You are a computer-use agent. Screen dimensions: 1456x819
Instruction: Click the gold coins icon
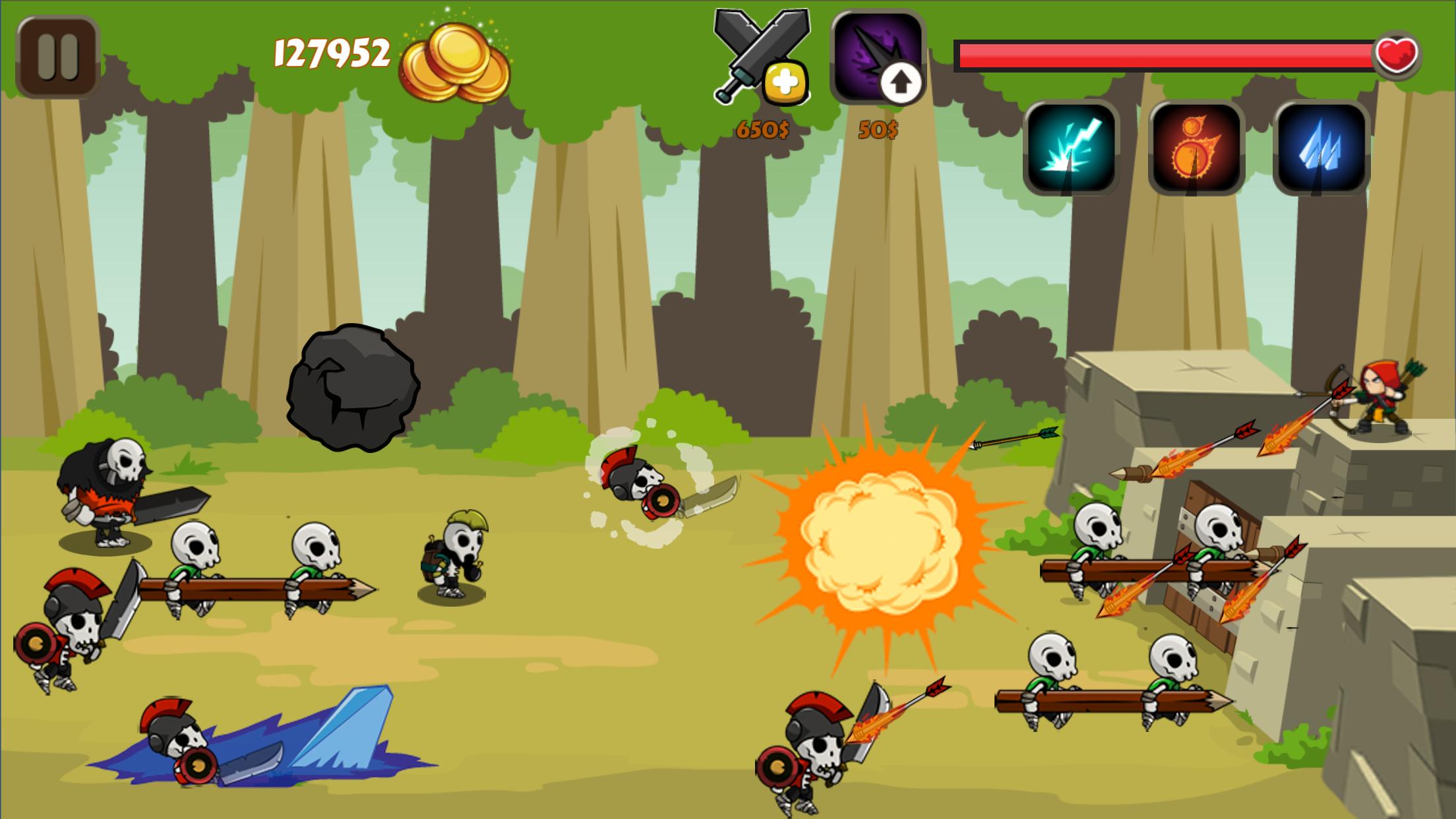(452, 59)
